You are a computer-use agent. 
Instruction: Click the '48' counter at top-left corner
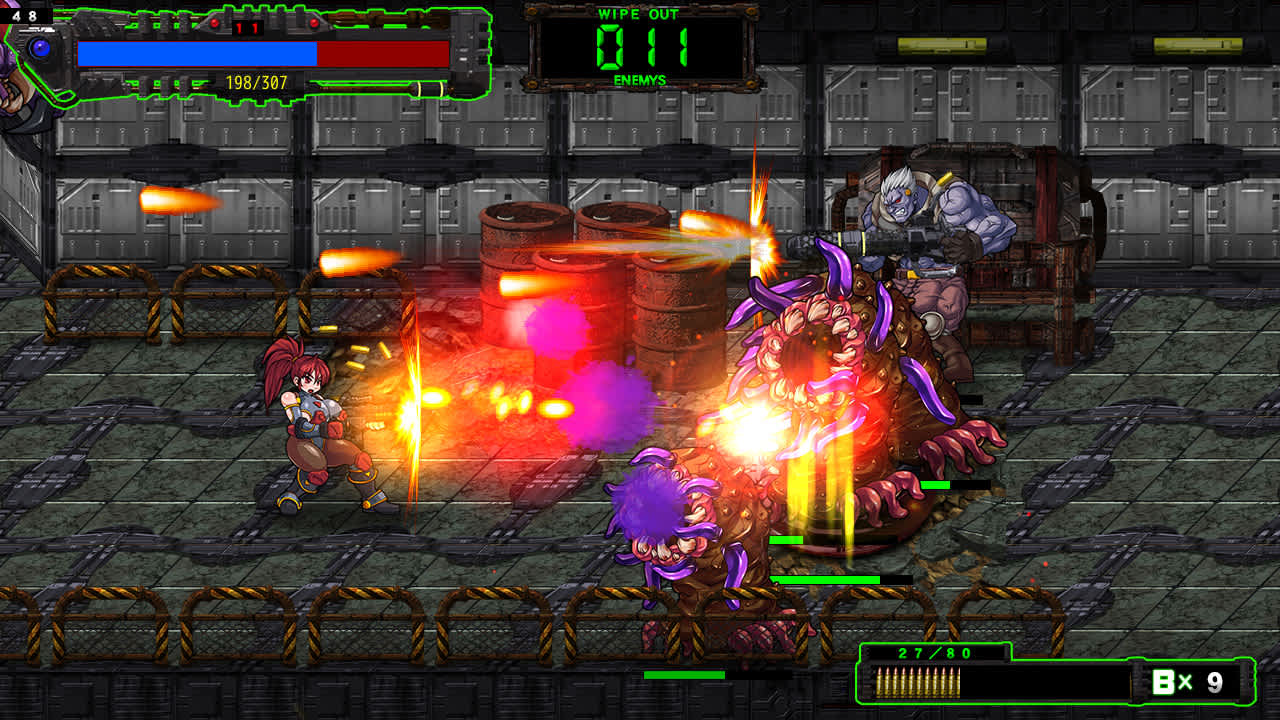click(x=24, y=15)
